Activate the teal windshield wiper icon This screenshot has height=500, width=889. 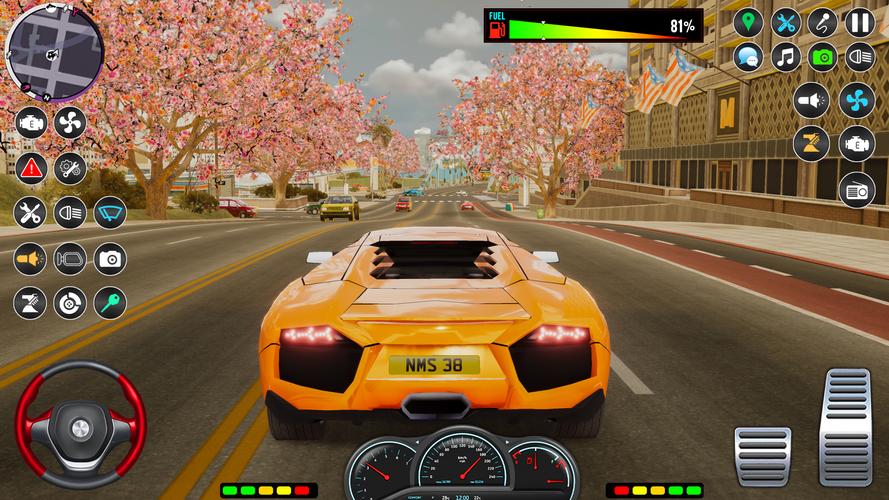110,212
